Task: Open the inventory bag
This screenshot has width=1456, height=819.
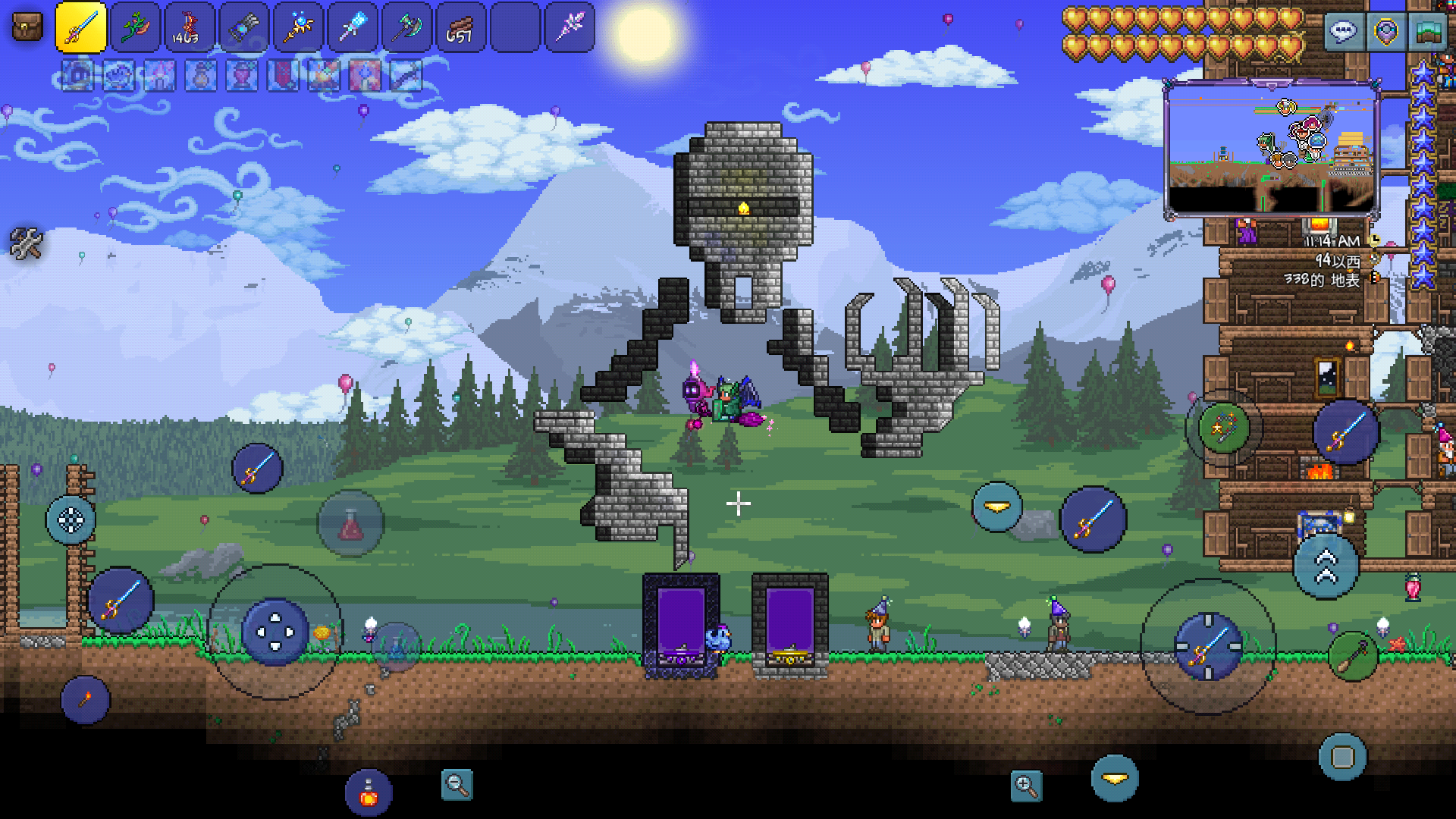Action: (27, 28)
